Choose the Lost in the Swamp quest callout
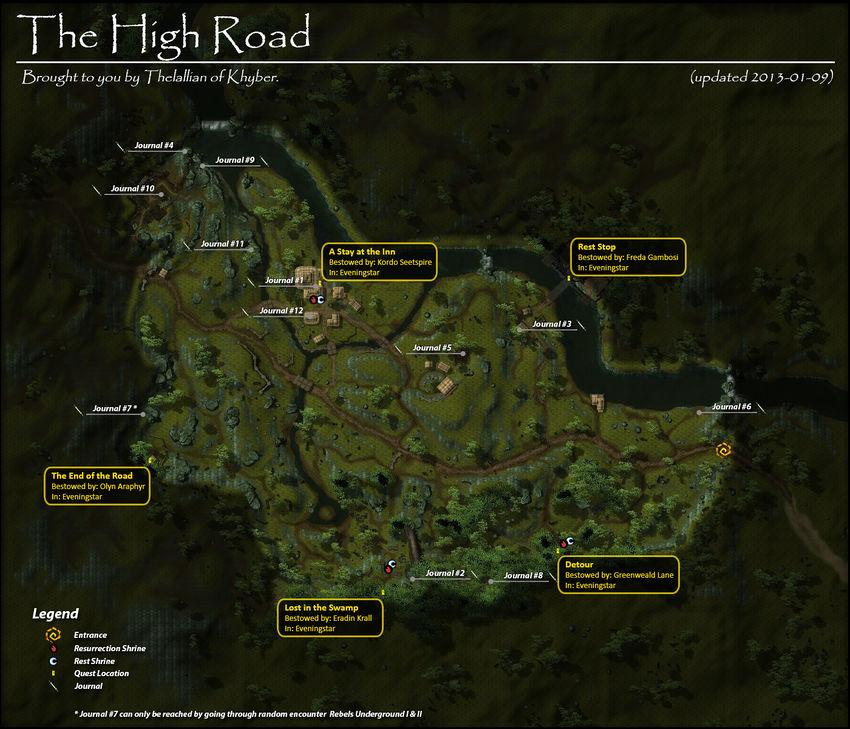850x729 pixels. (332, 618)
